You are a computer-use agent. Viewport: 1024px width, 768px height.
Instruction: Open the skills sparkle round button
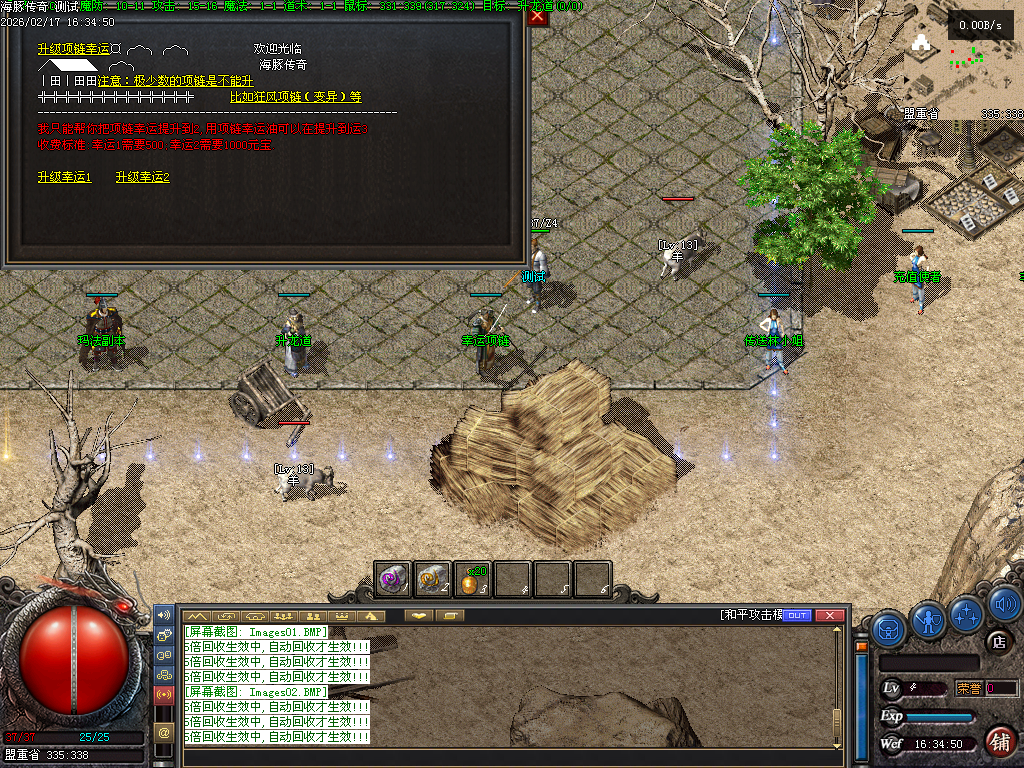[x=967, y=612]
